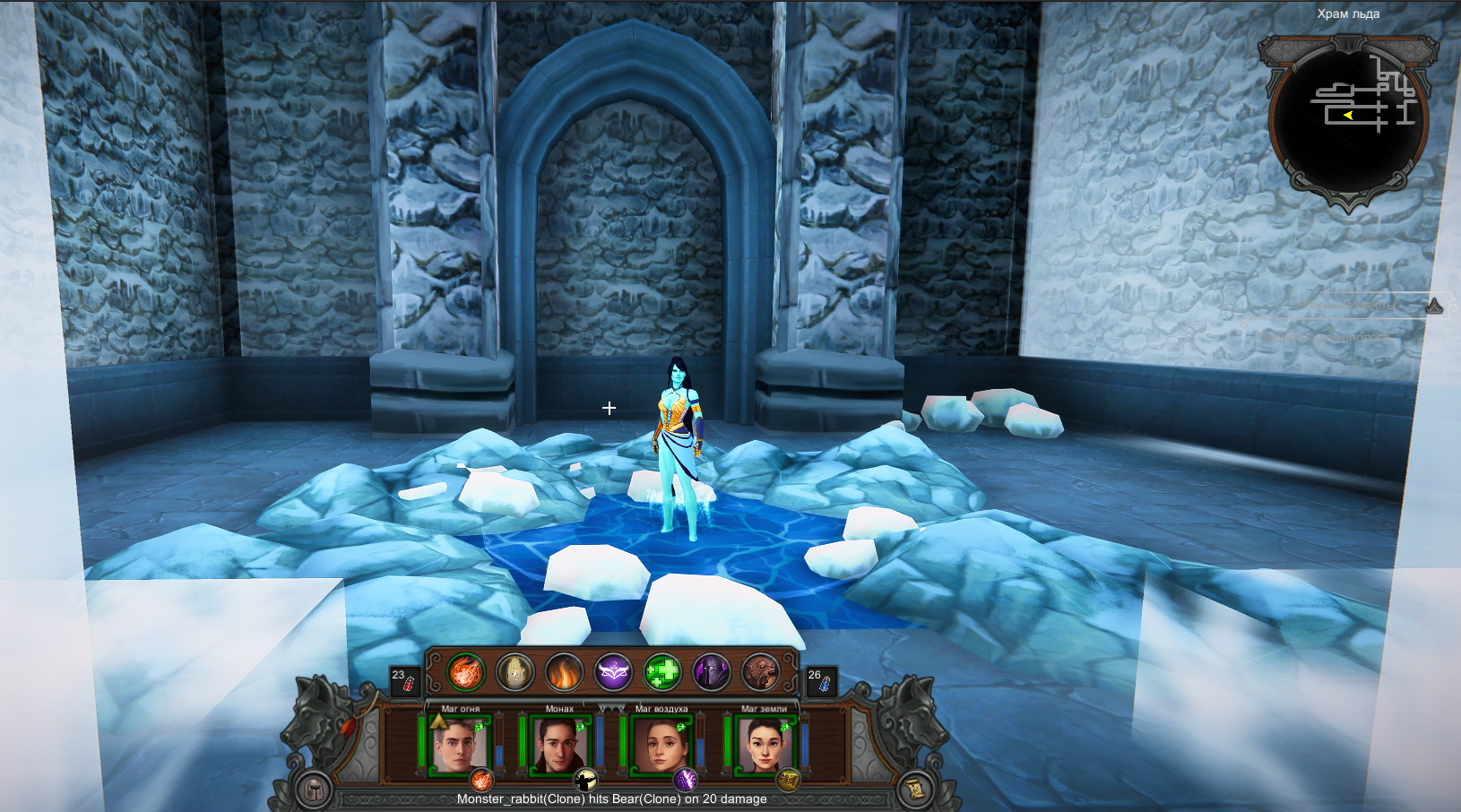Activate the purple winged mask ability
This screenshot has height=812, width=1461.
[x=613, y=672]
